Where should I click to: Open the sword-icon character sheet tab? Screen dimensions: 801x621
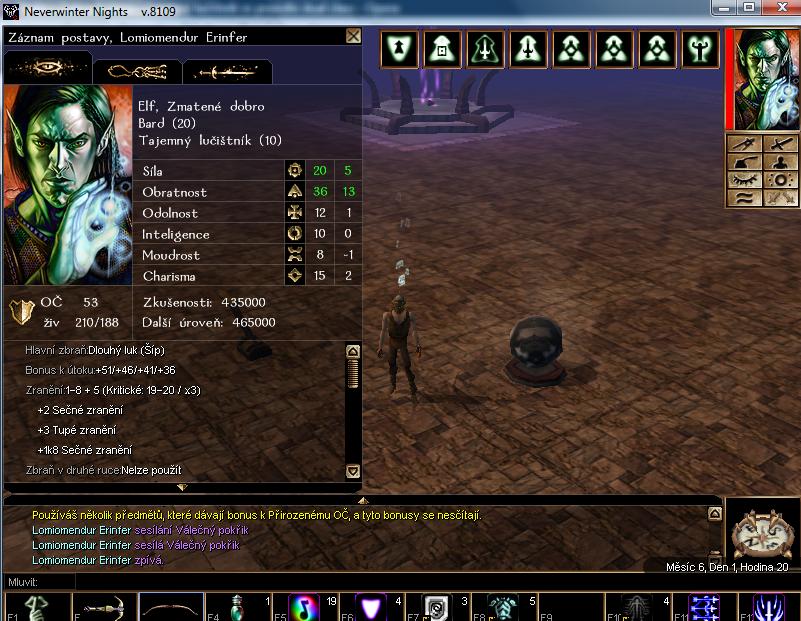tap(227, 71)
